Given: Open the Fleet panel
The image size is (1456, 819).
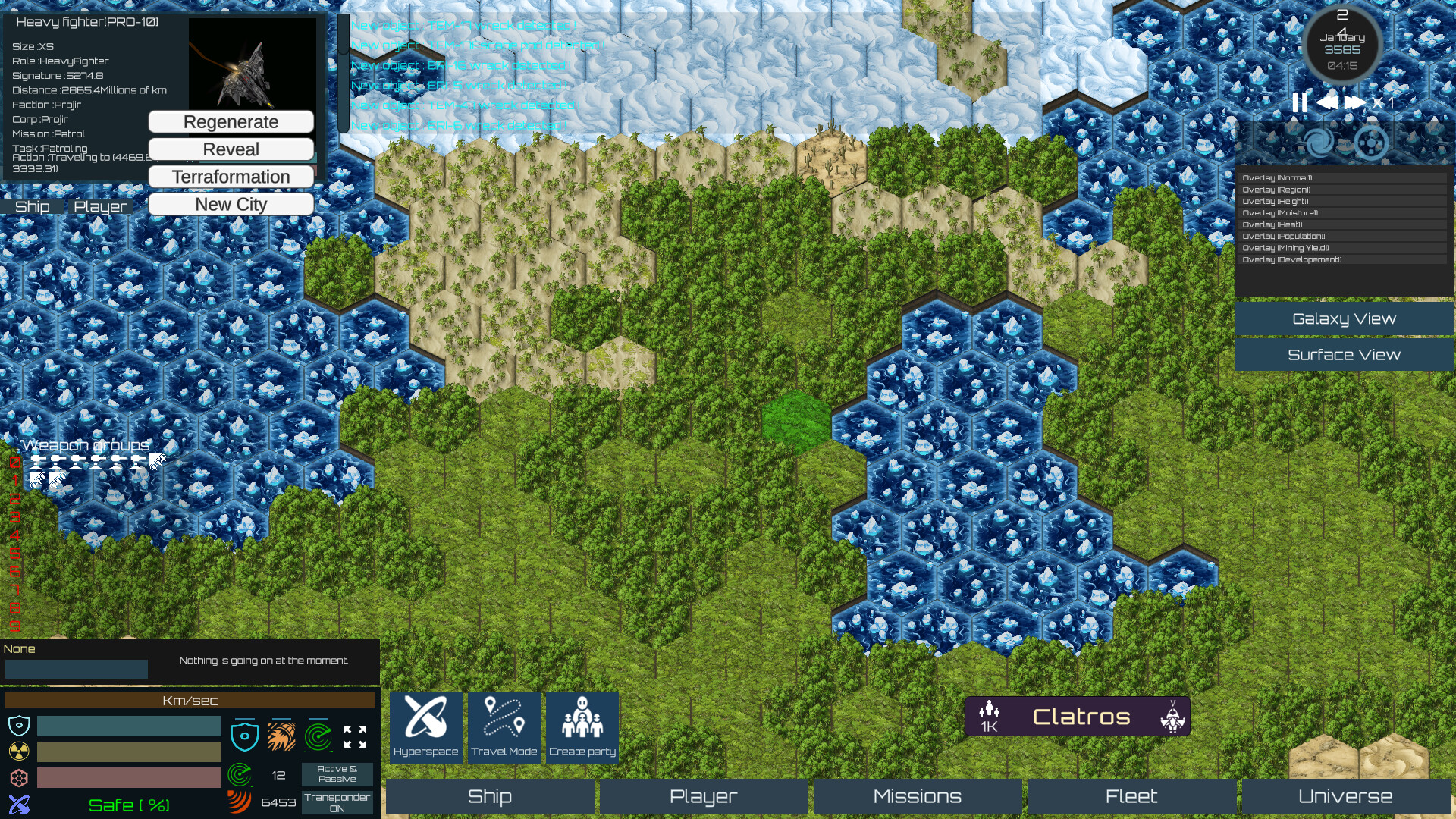Looking at the screenshot, I should pos(1131,796).
